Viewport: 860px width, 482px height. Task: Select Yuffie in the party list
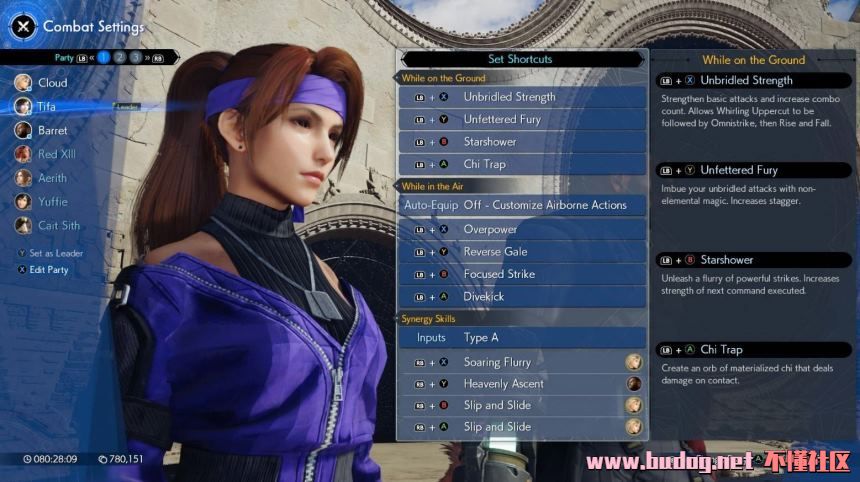point(52,202)
